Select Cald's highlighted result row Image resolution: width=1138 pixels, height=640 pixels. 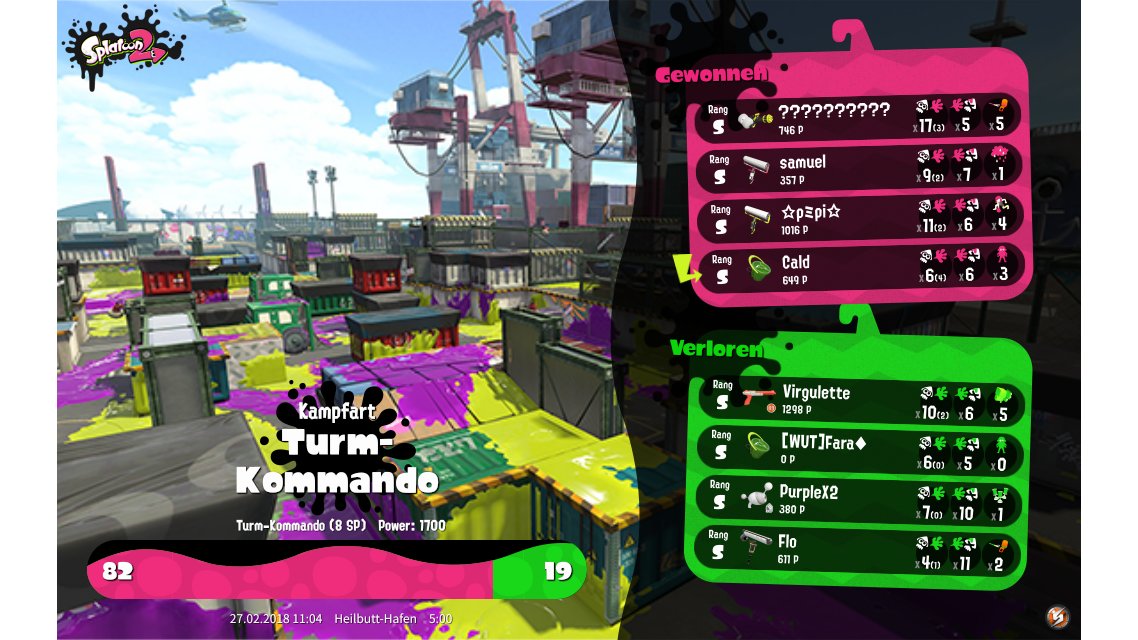pos(860,268)
